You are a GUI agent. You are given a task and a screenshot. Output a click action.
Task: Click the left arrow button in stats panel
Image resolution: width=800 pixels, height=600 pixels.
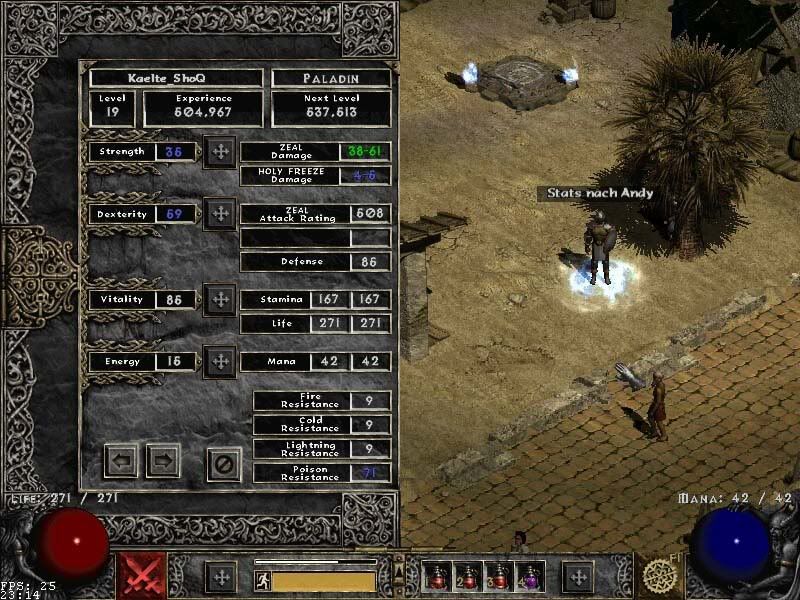coord(121,461)
